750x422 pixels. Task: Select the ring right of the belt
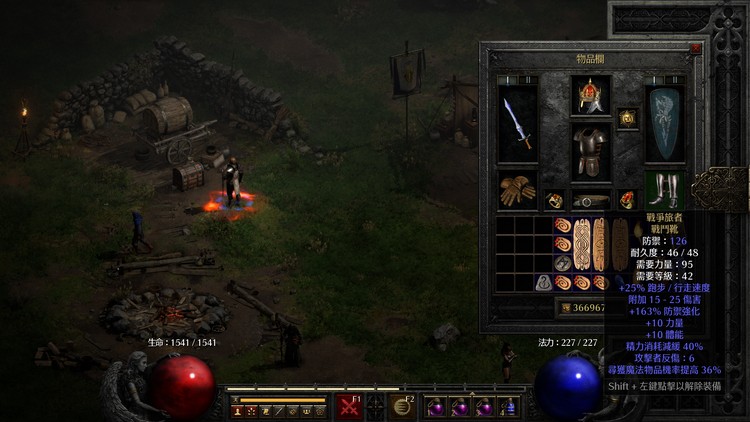click(627, 200)
